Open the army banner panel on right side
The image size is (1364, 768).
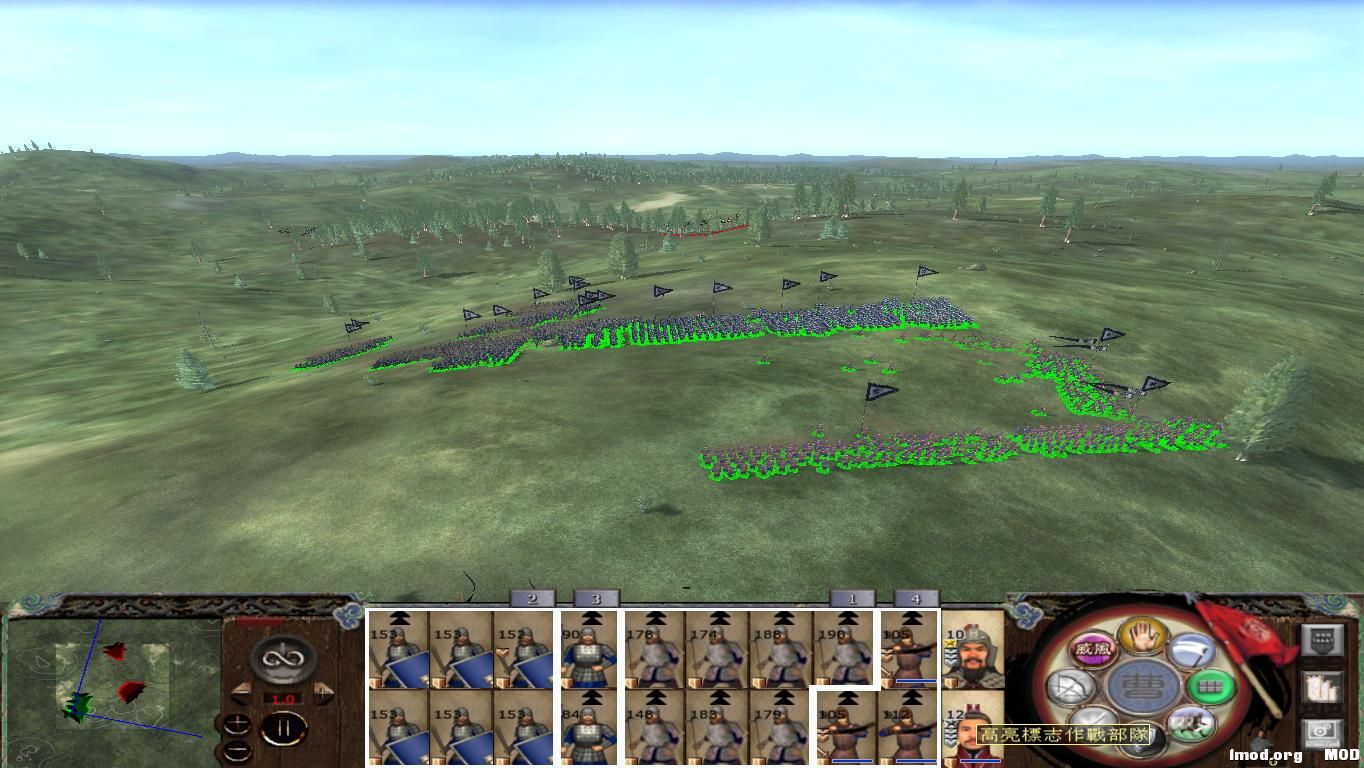(x=1323, y=638)
